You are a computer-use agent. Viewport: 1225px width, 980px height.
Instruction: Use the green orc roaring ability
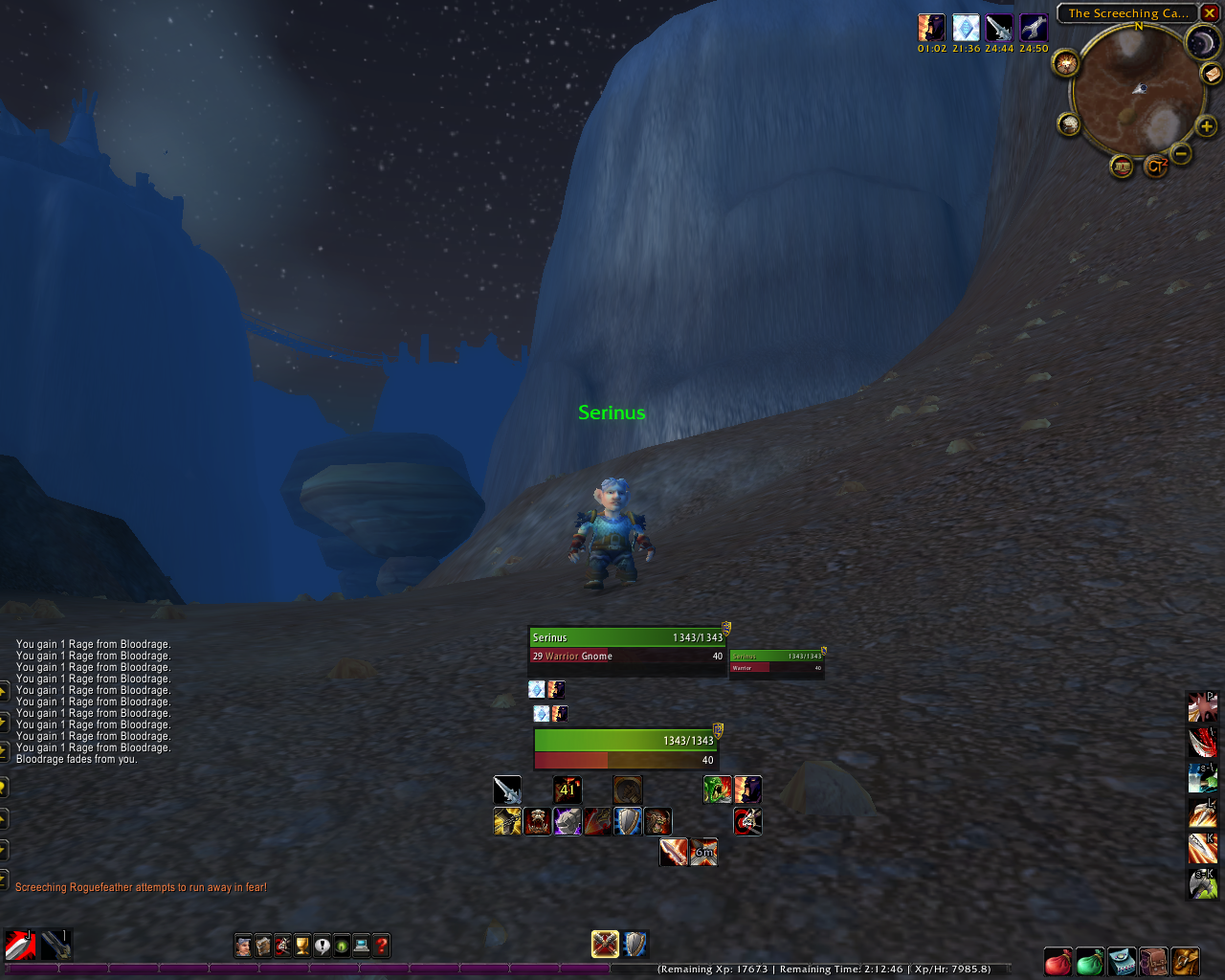717,790
